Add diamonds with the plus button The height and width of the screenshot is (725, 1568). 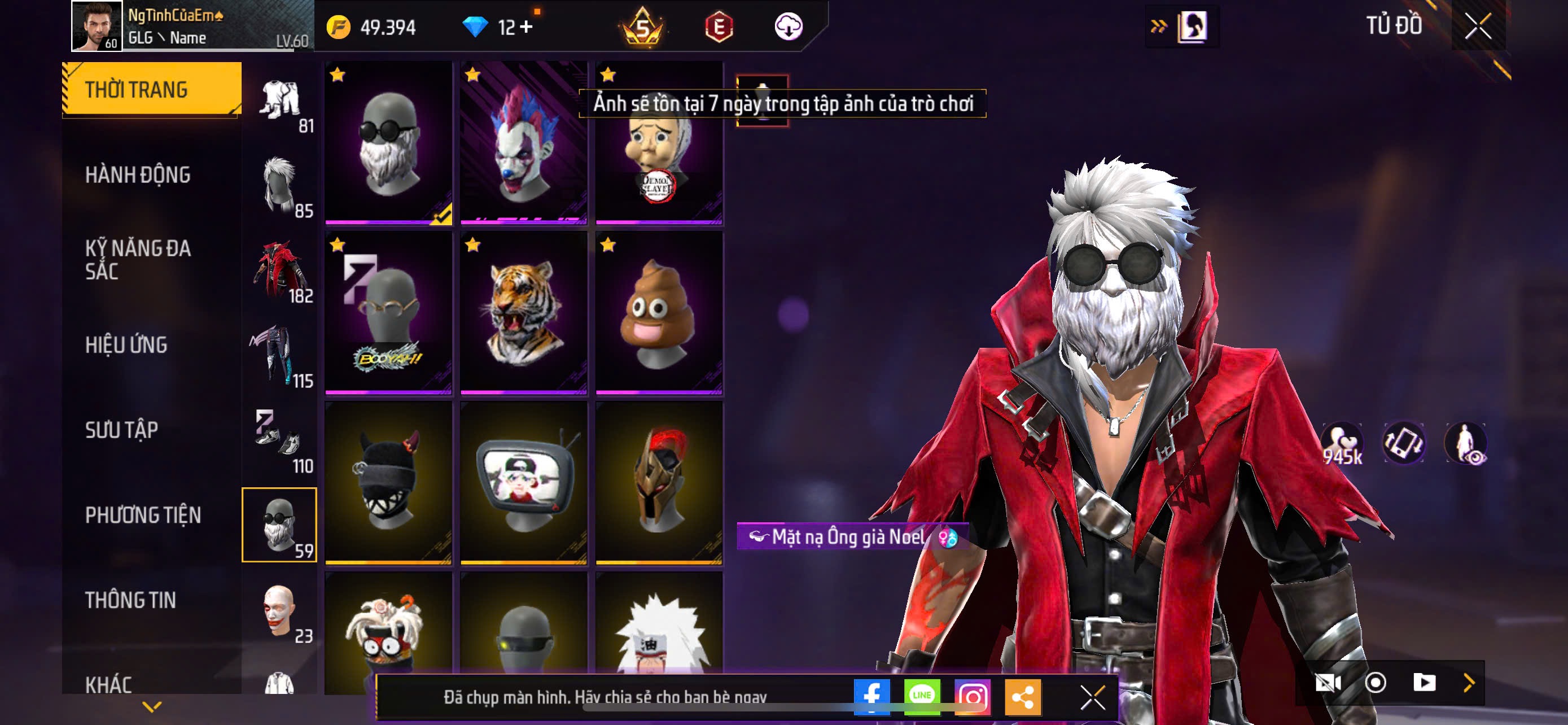point(526,27)
